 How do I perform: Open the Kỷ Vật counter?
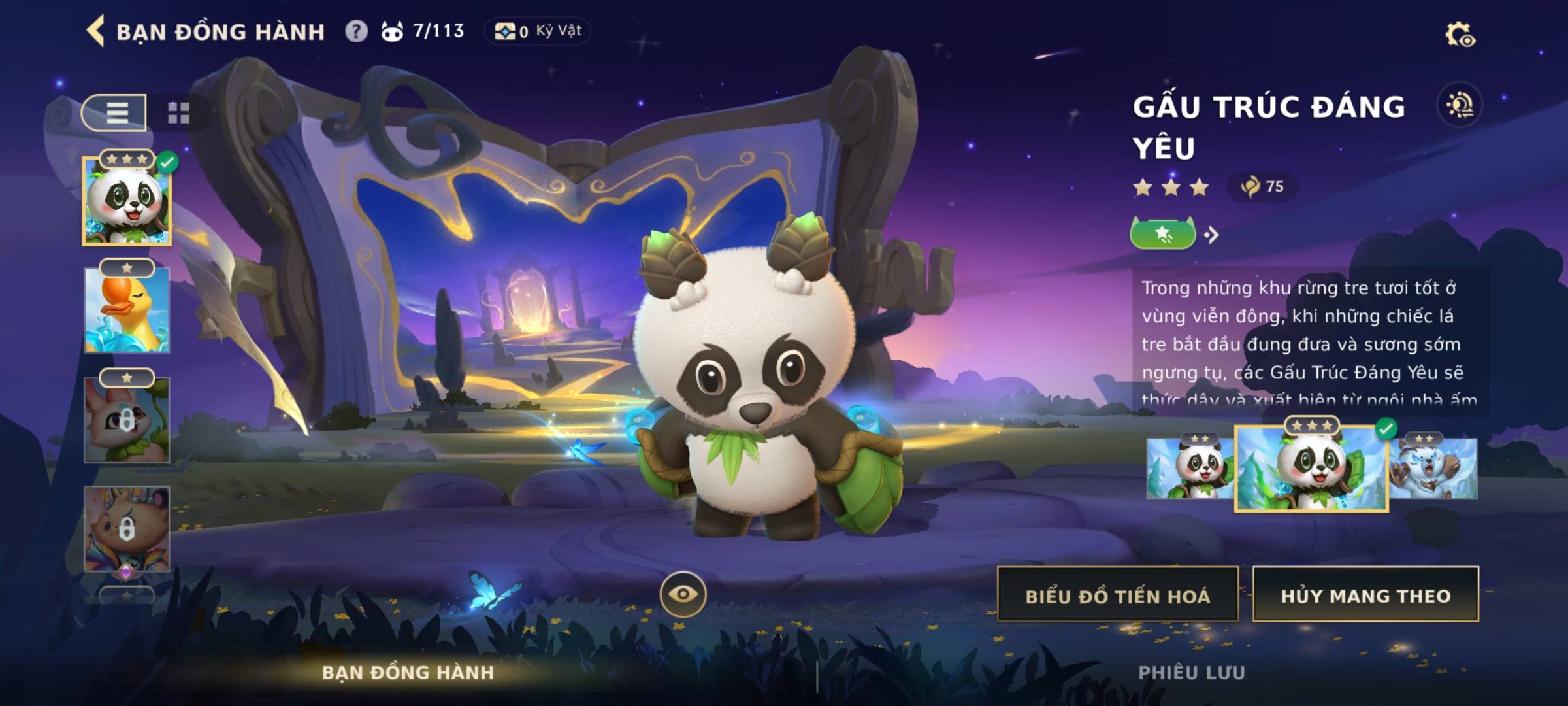[x=538, y=31]
